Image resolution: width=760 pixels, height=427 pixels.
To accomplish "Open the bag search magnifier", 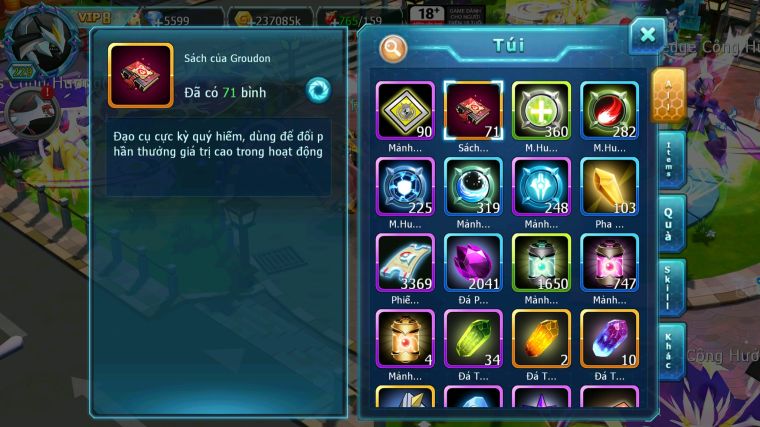I will 394,48.
